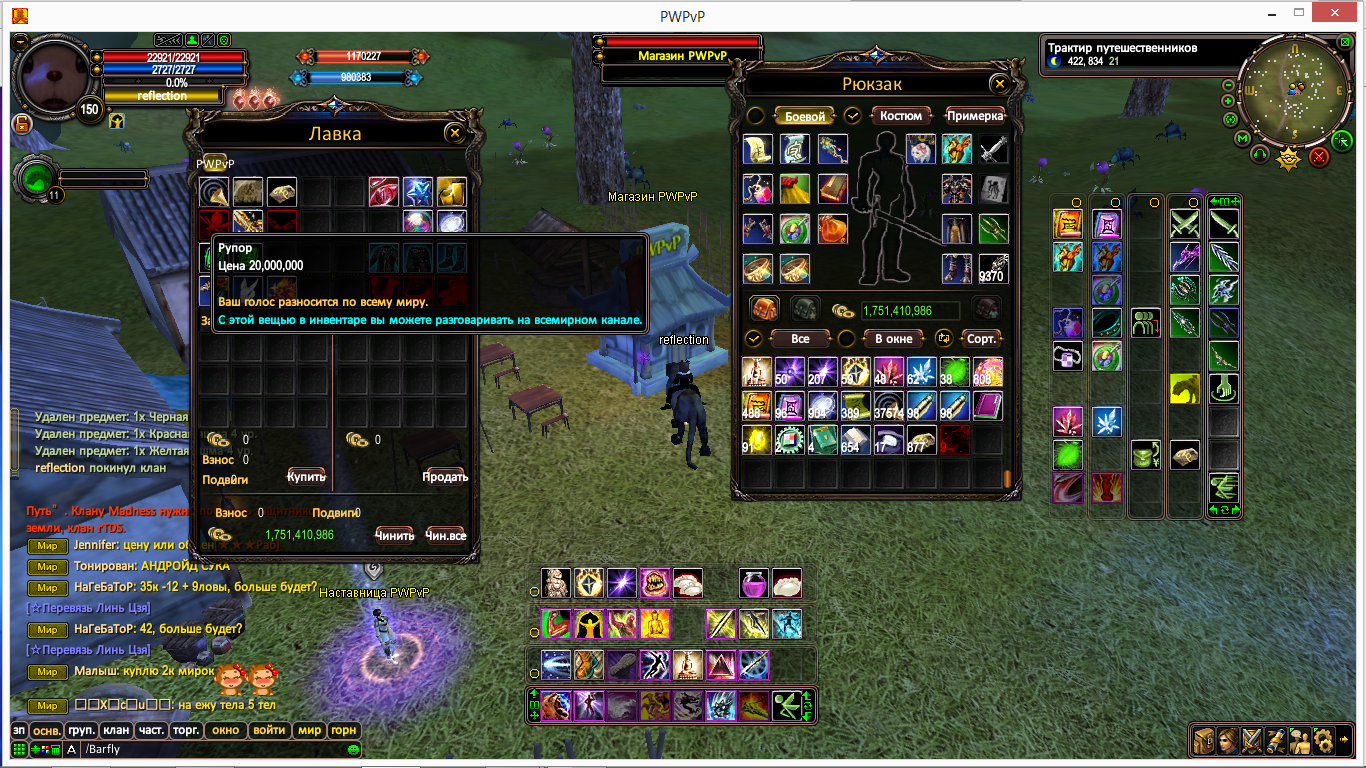The width and height of the screenshot is (1366, 768).
Task: Select the В окне inventory option
Action: point(893,339)
